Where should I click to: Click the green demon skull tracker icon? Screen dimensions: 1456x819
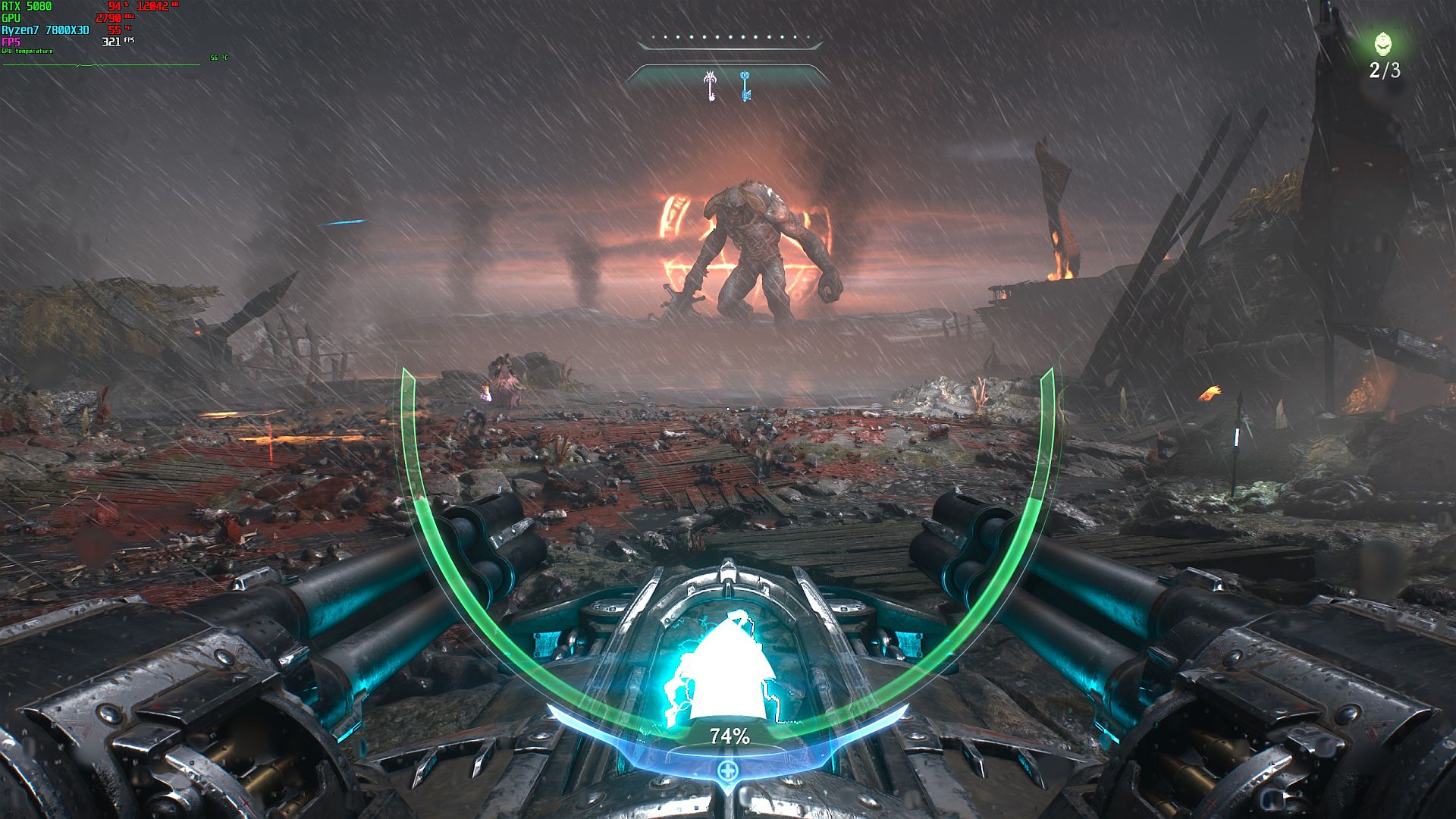[x=1383, y=44]
